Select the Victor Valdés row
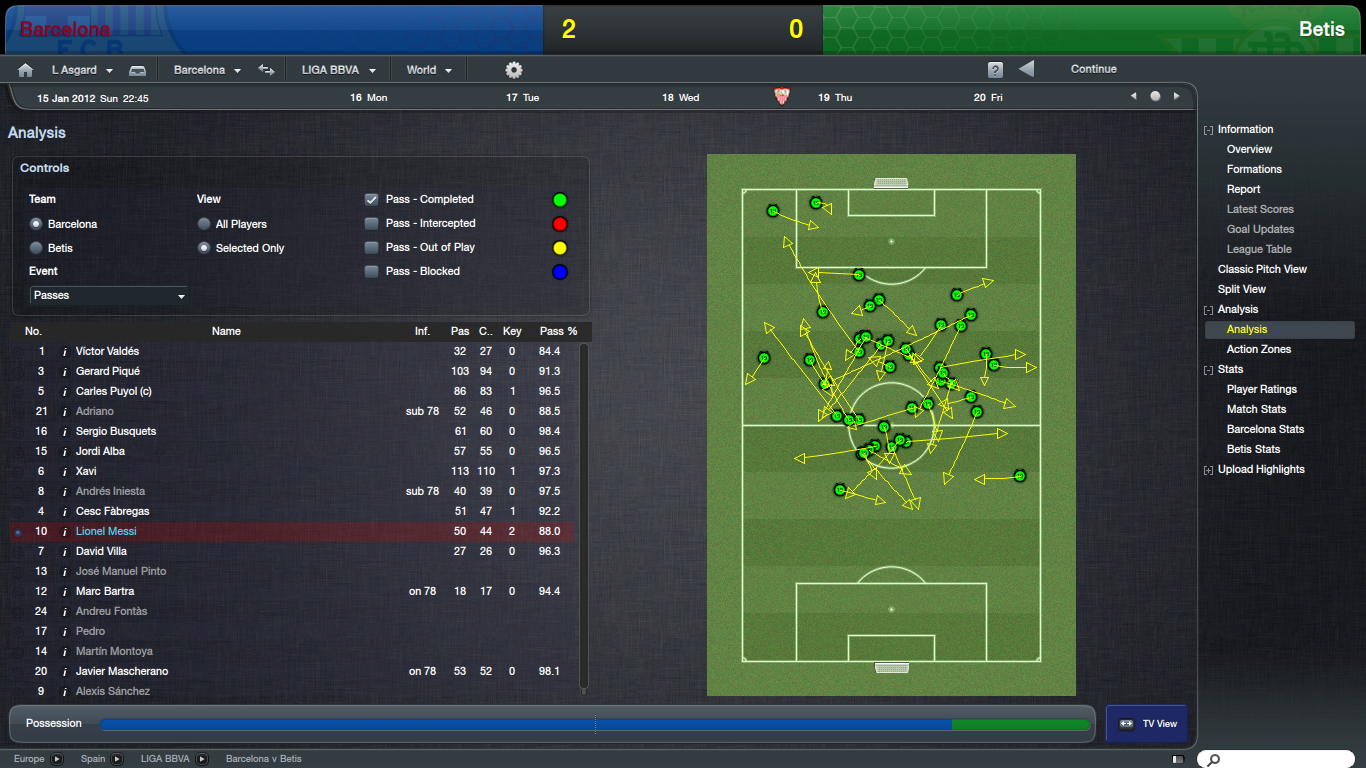The image size is (1366, 768). (107, 351)
